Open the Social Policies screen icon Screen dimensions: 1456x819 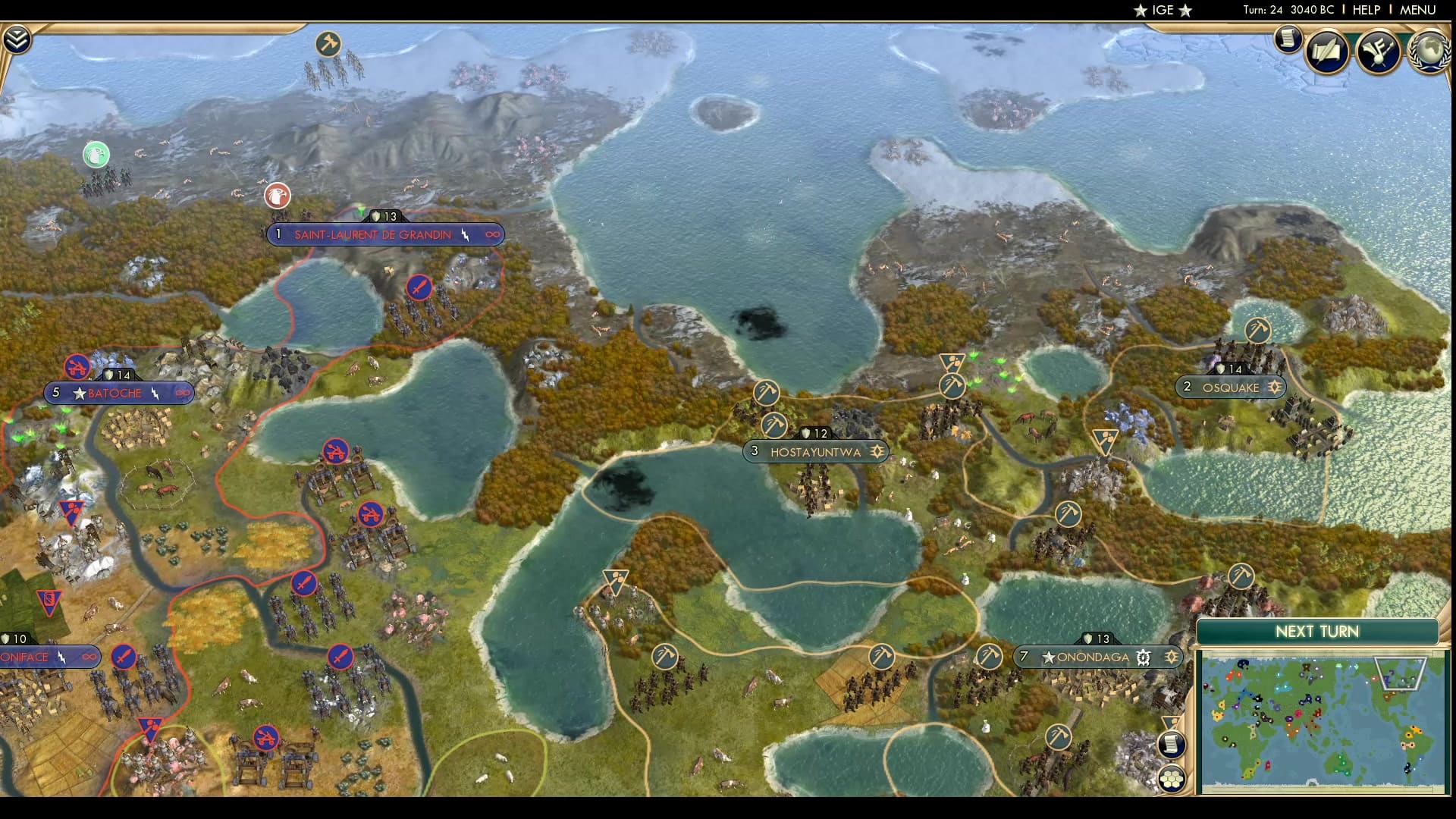[1326, 52]
